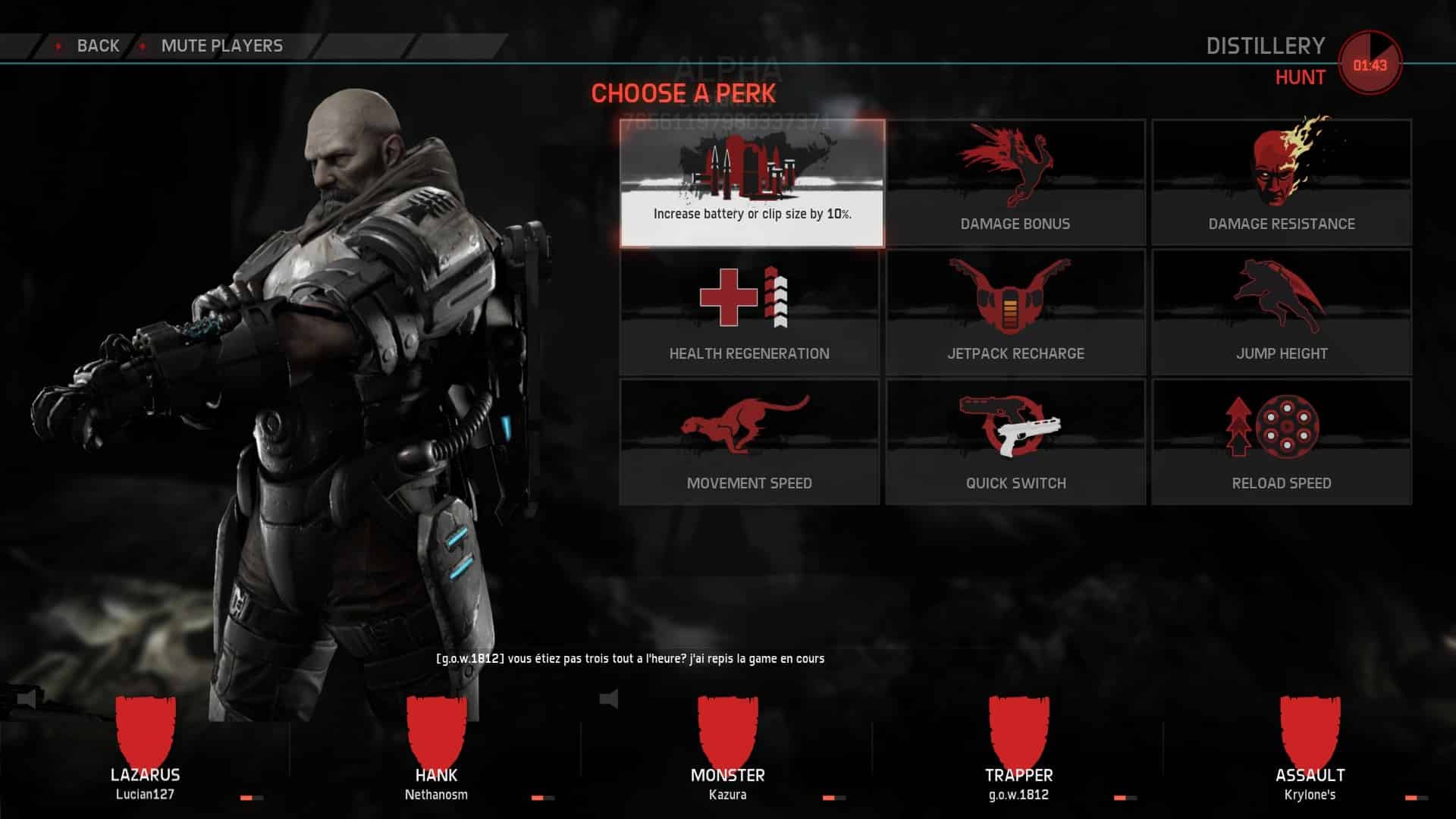Screen dimensions: 1456x819
Task: Pick the Damage Resistance perk
Action: [1281, 183]
